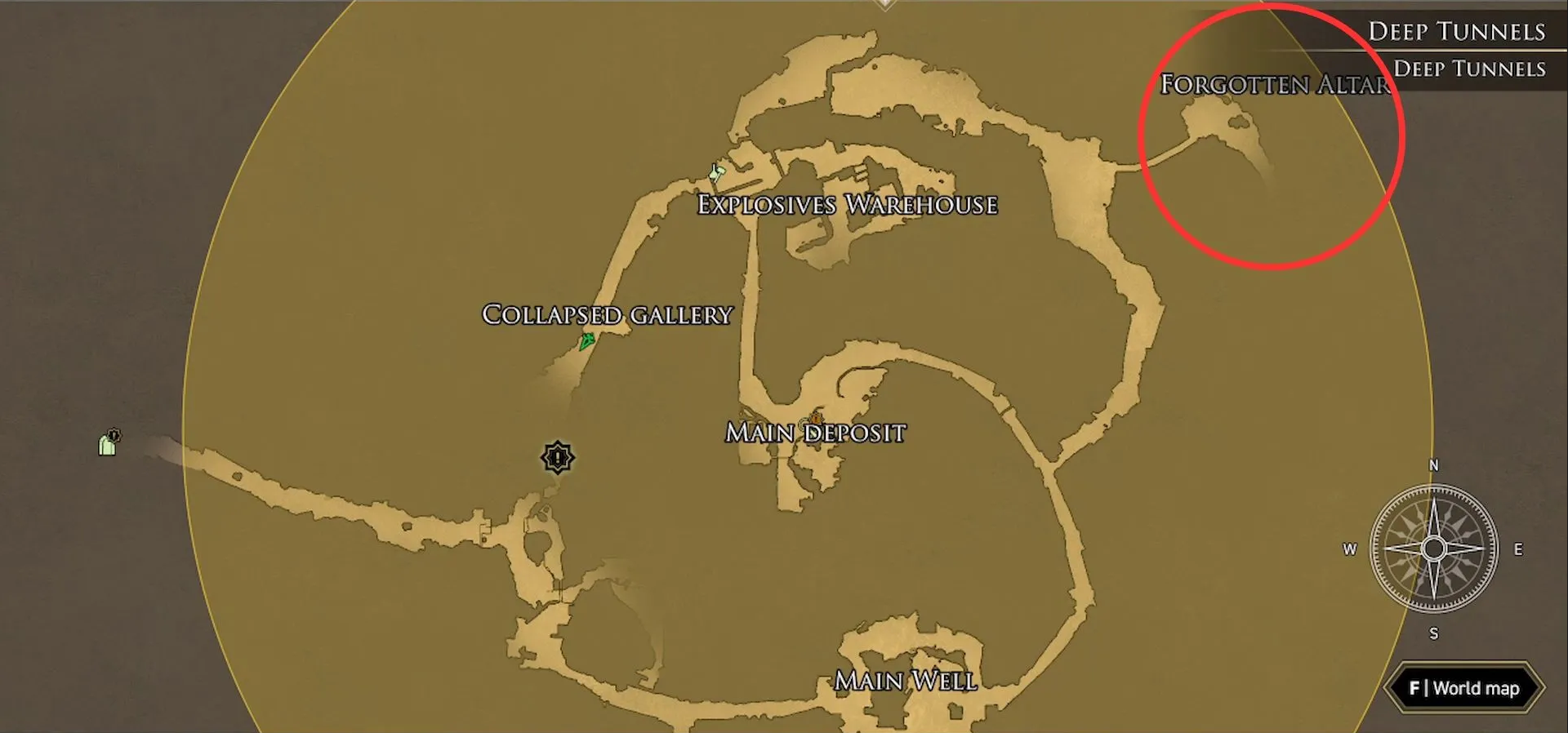Select the Forgotten Altar location label
The width and height of the screenshot is (1568, 733).
click(x=1274, y=84)
